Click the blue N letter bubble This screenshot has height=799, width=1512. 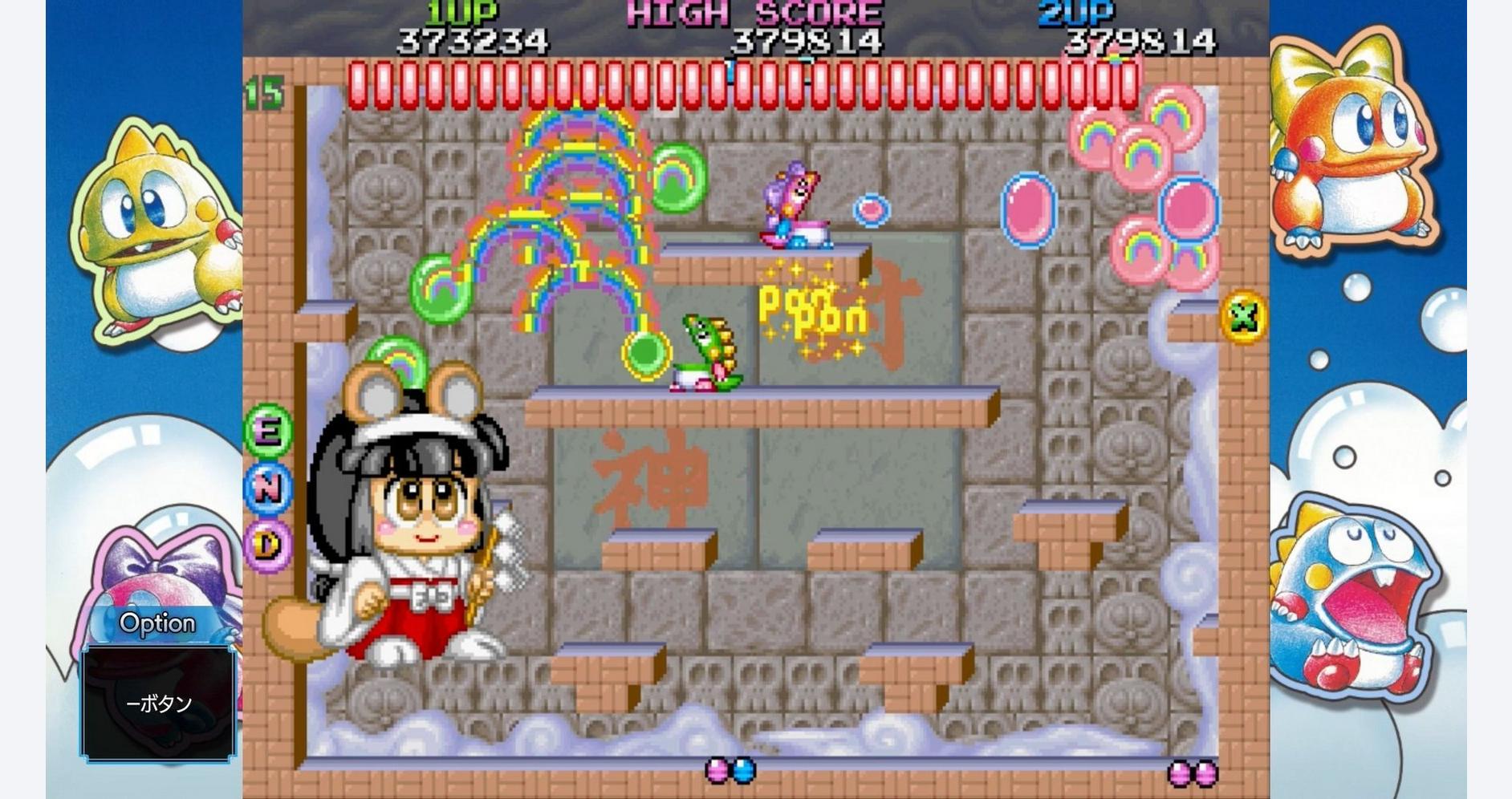click(268, 487)
